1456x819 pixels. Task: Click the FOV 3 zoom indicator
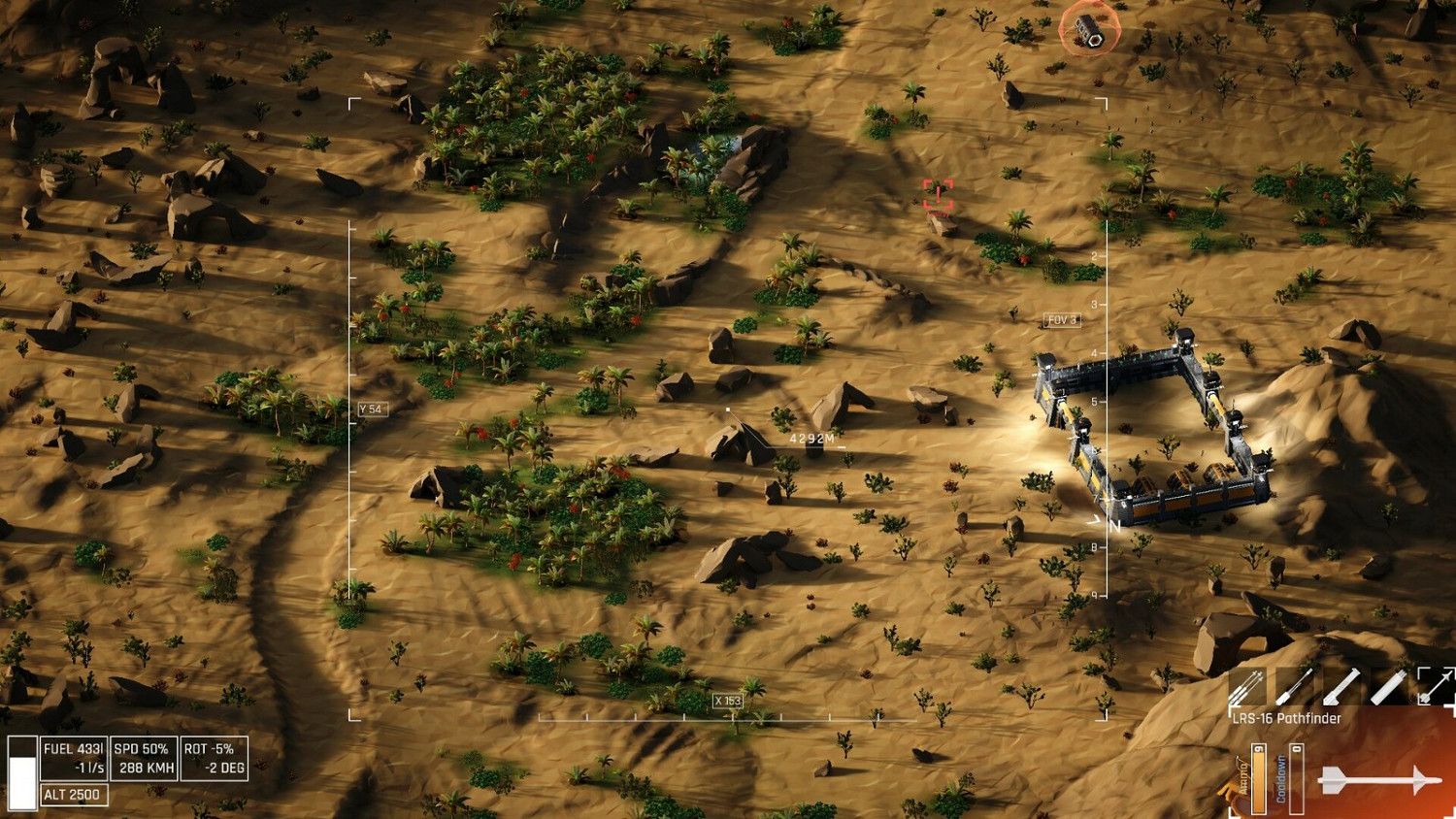pos(1061,319)
